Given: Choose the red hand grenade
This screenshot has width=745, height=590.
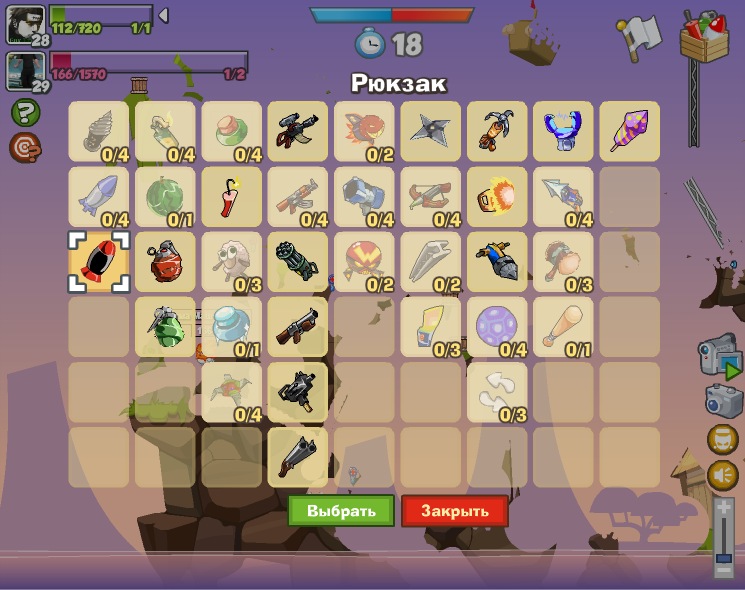Looking at the screenshot, I should [165, 262].
